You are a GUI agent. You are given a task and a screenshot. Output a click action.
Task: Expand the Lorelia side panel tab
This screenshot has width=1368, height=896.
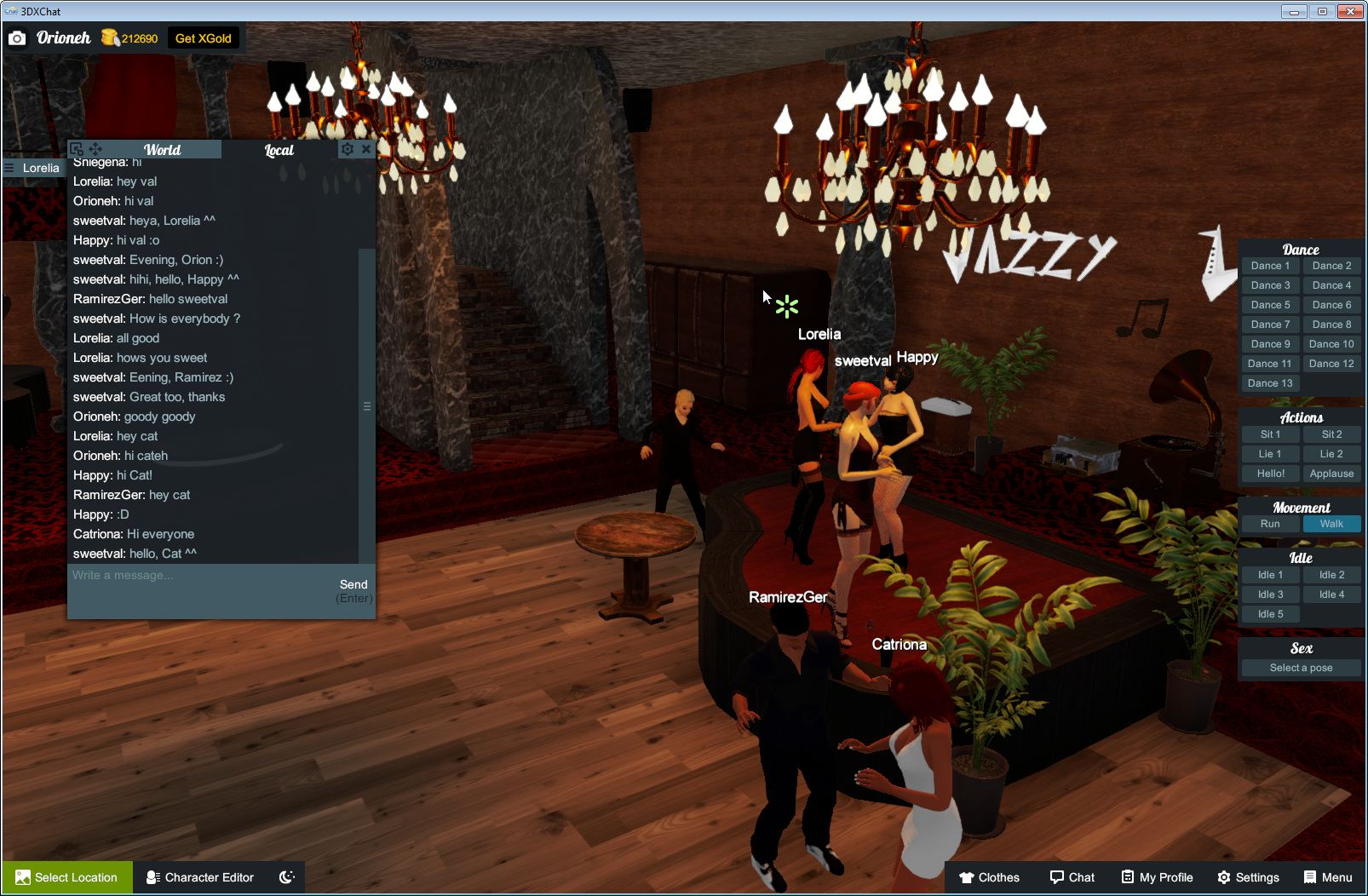coord(36,168)
